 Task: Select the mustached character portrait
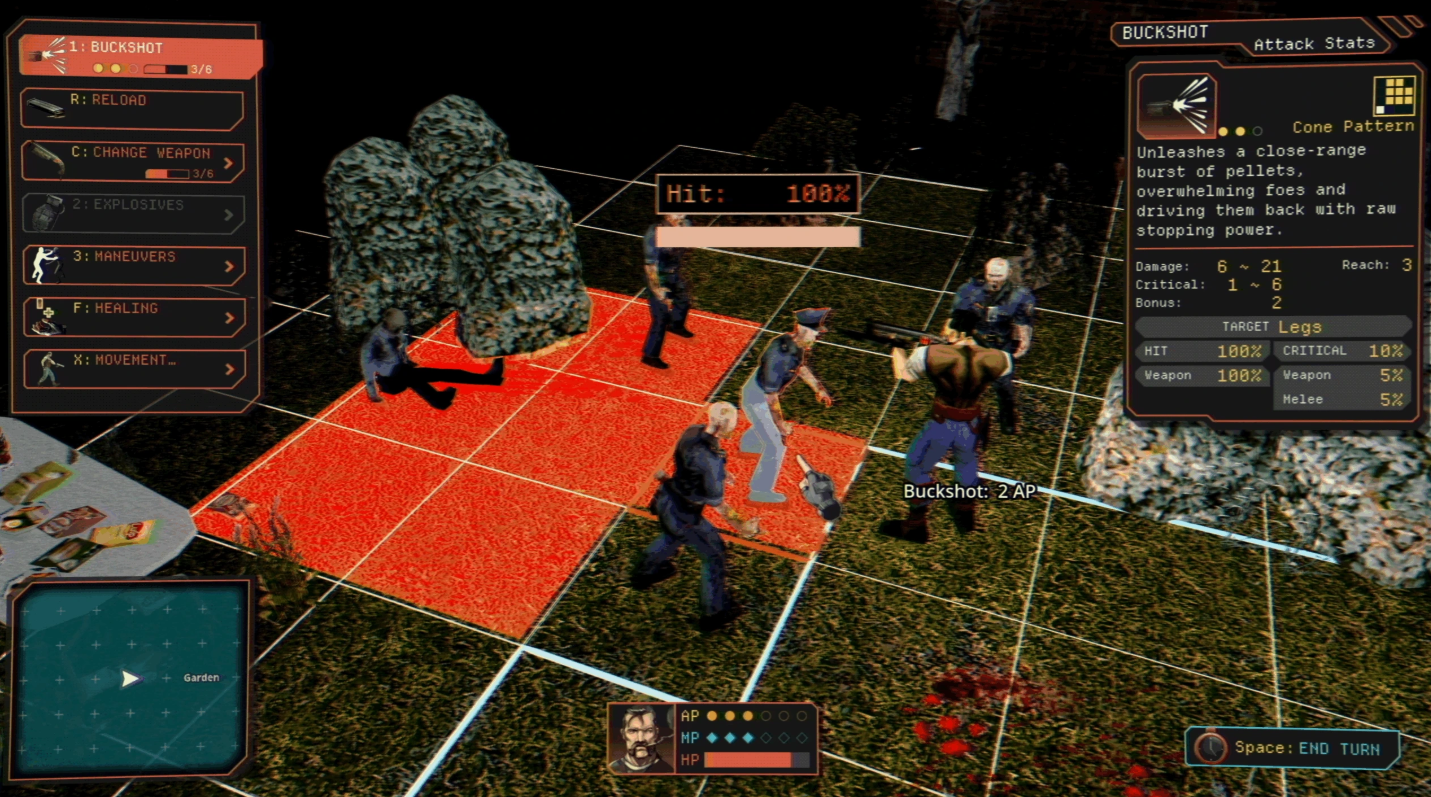click(x=640, y=738)
